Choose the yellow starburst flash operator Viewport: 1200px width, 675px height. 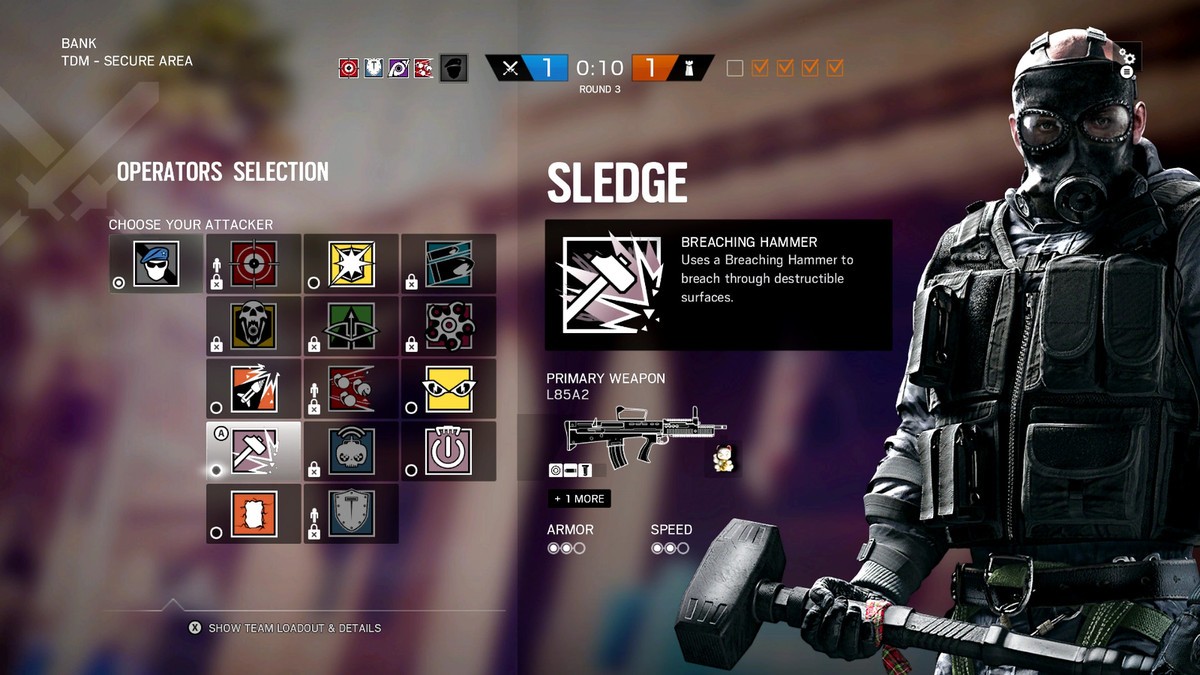(351, 264)
